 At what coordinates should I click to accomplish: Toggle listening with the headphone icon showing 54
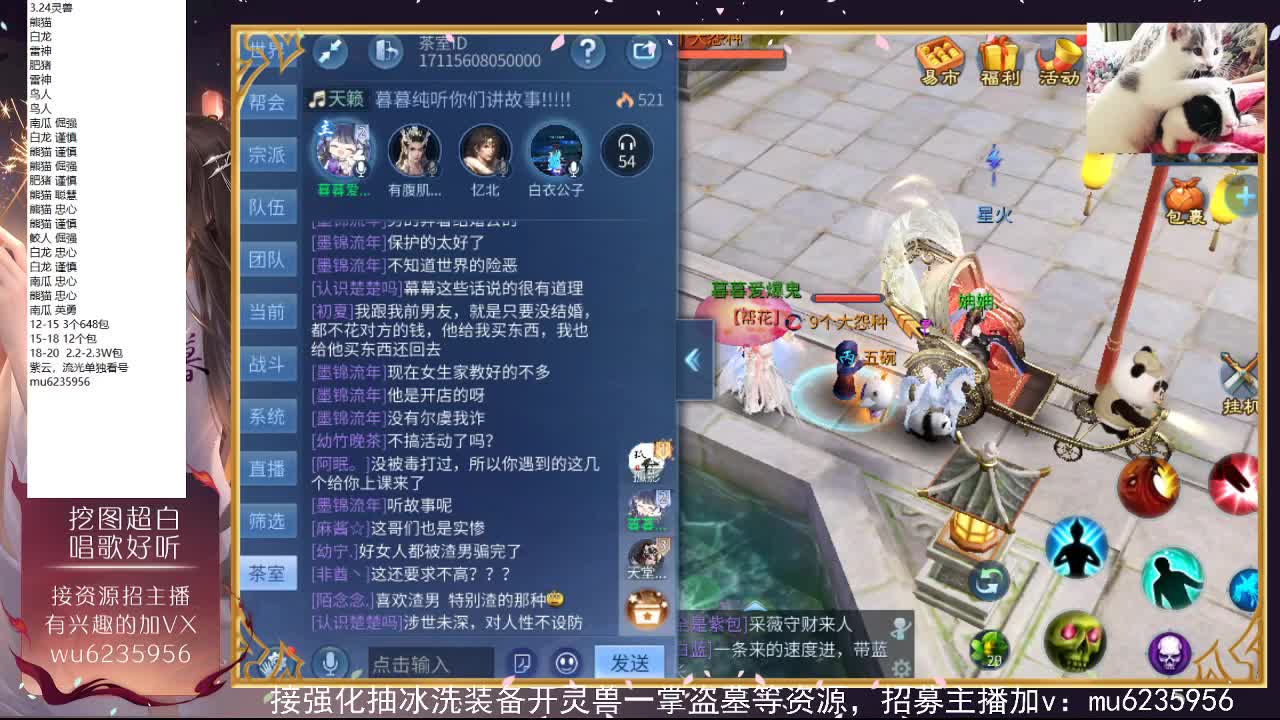626,152
